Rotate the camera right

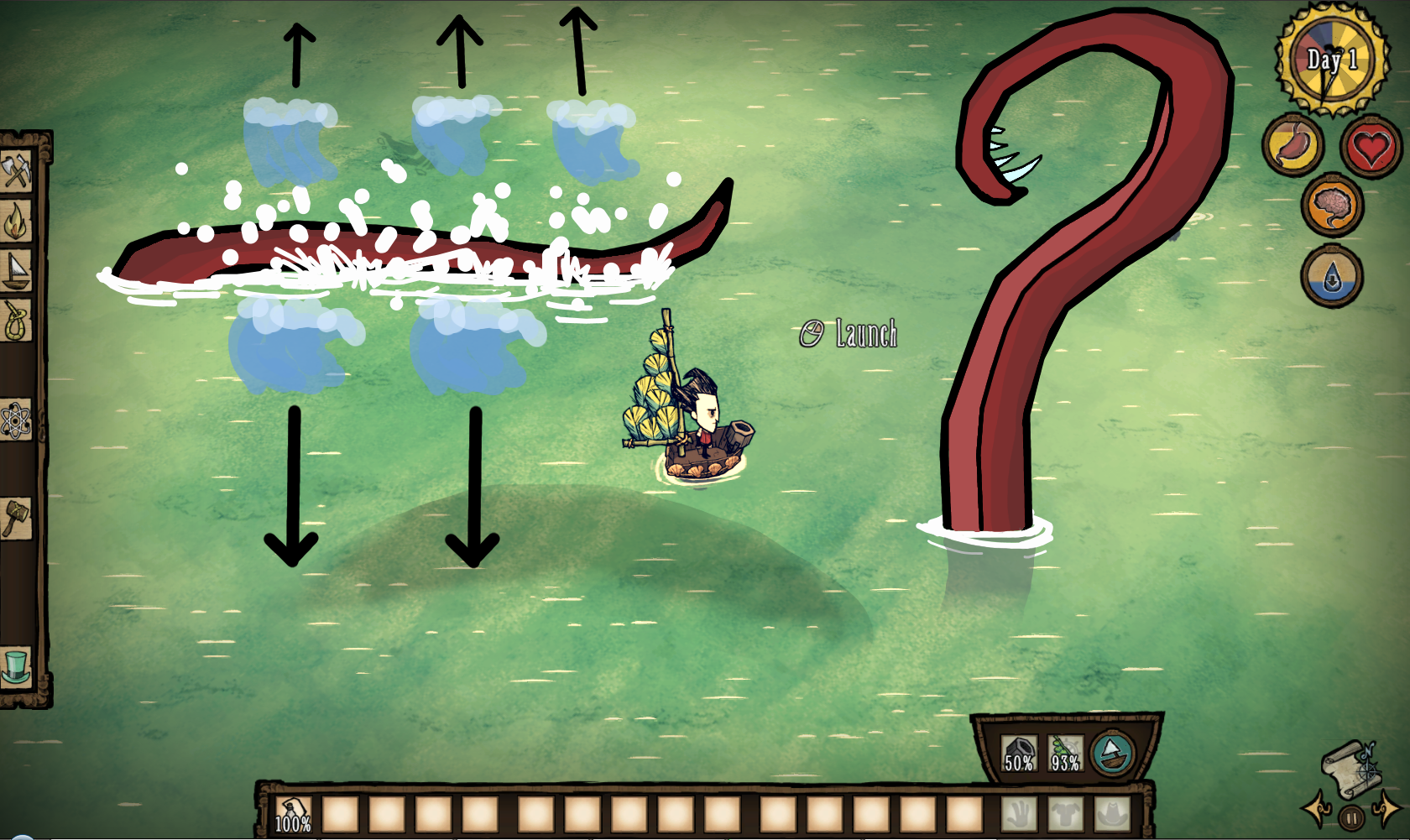1388,809
